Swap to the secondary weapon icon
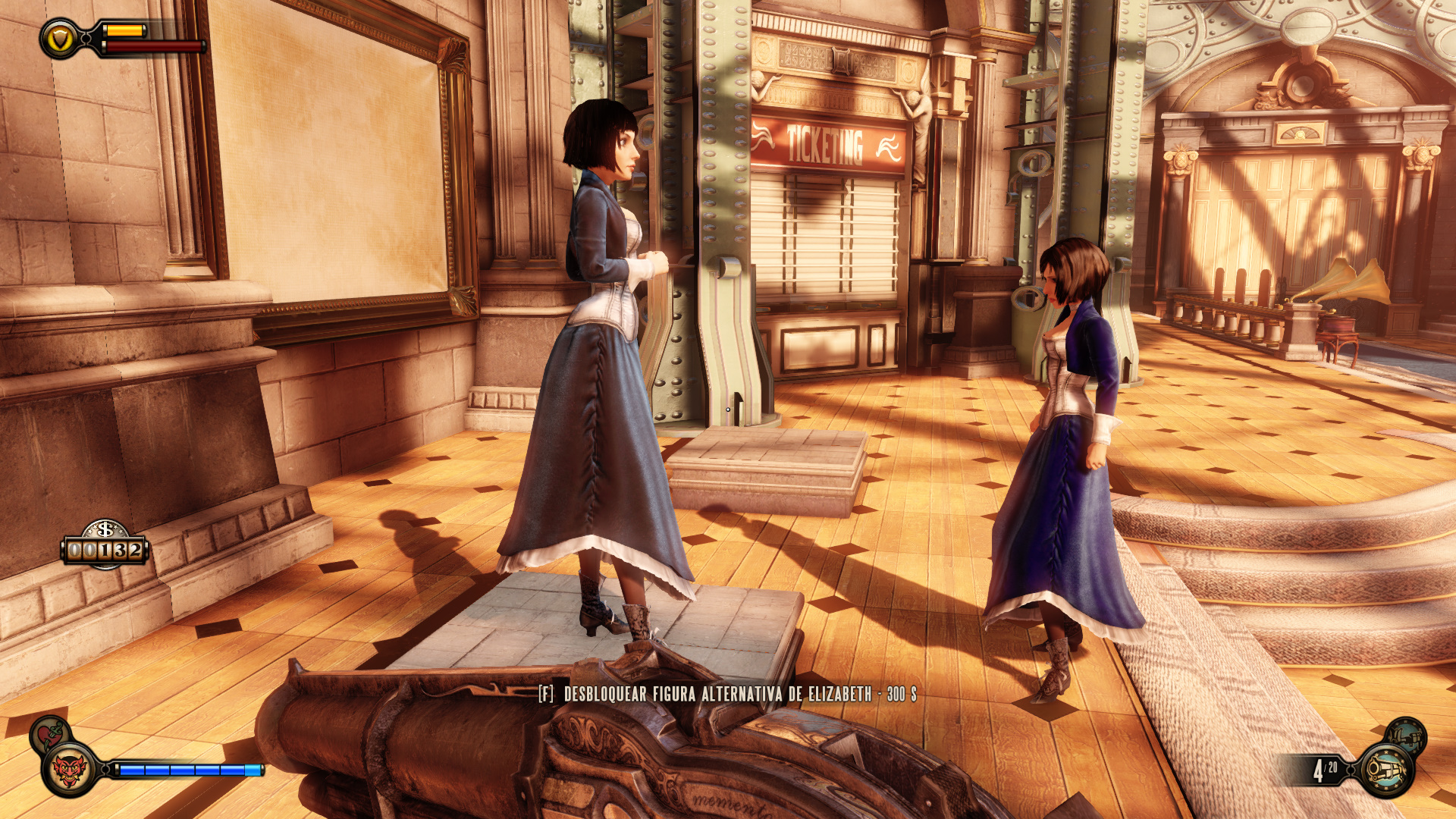 1405,736
